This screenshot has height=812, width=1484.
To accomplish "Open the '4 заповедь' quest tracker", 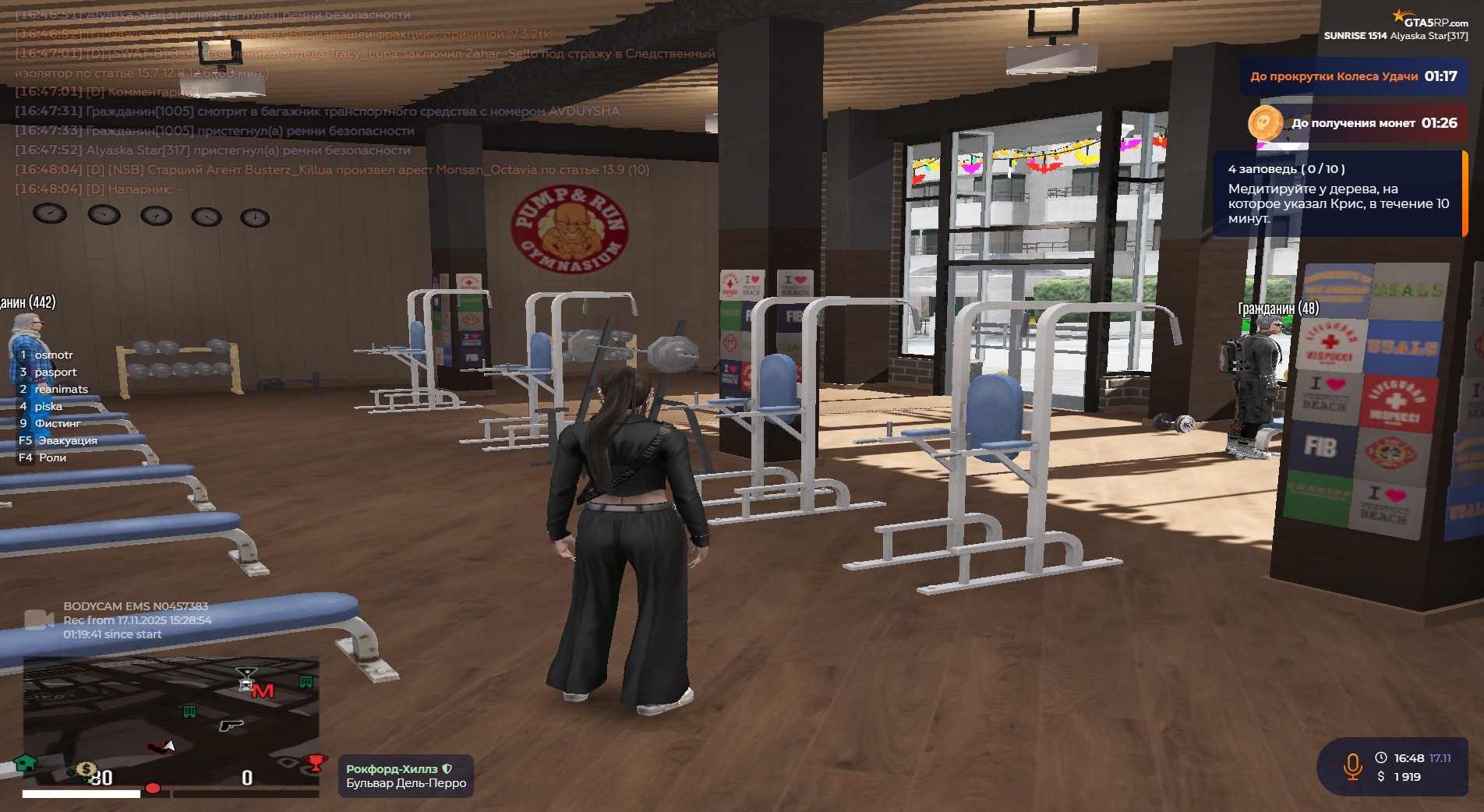I will pos(1337,193).
